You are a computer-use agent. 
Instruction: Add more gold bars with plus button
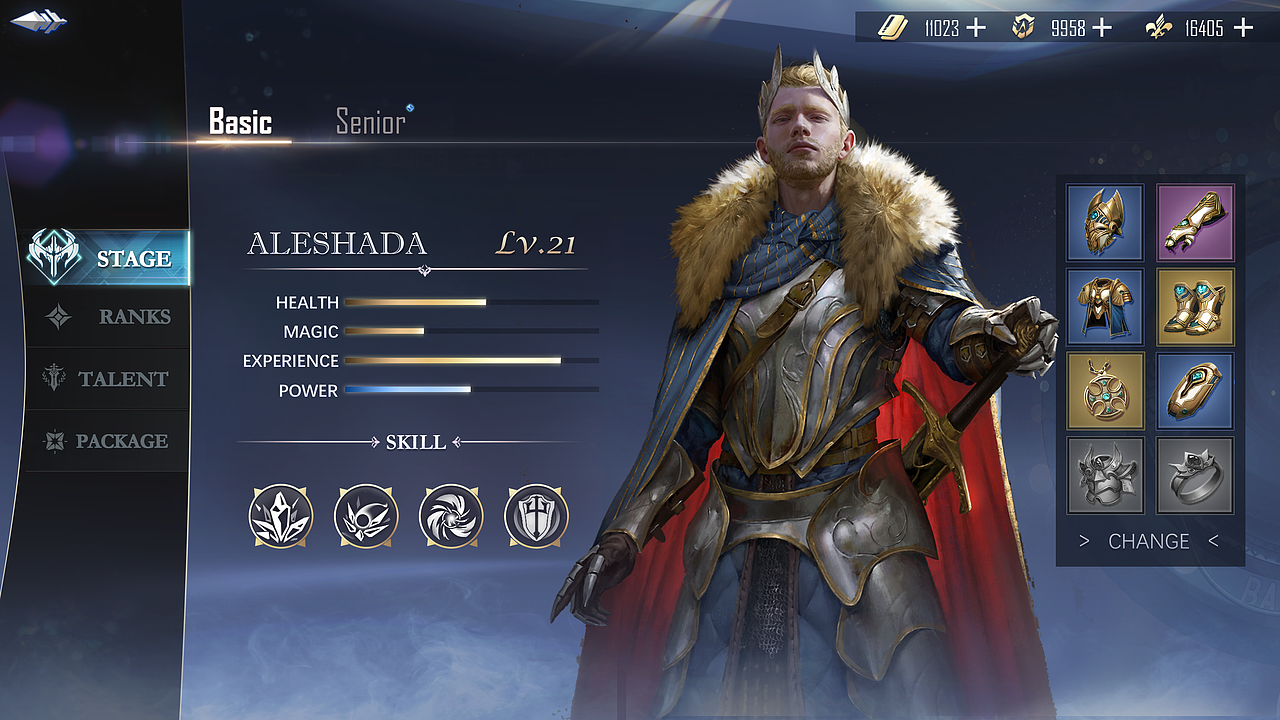(976, 28)
